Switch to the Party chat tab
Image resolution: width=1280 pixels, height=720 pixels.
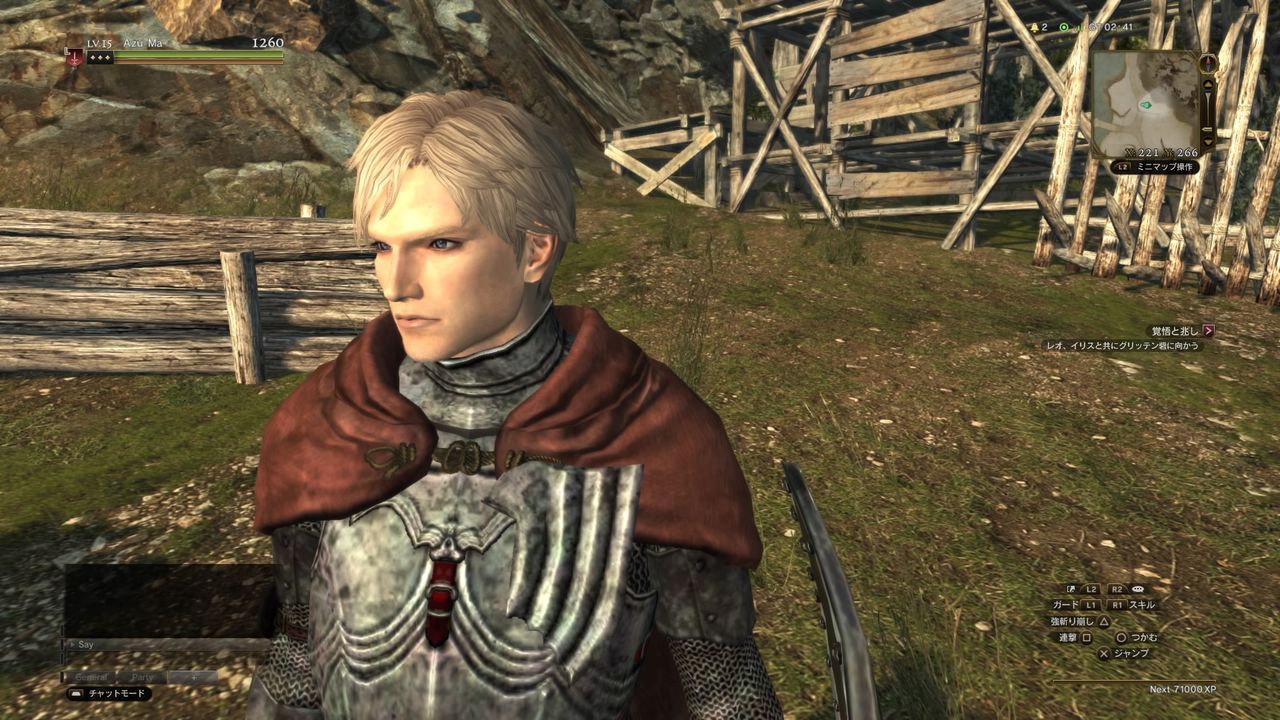coord(142,677)
